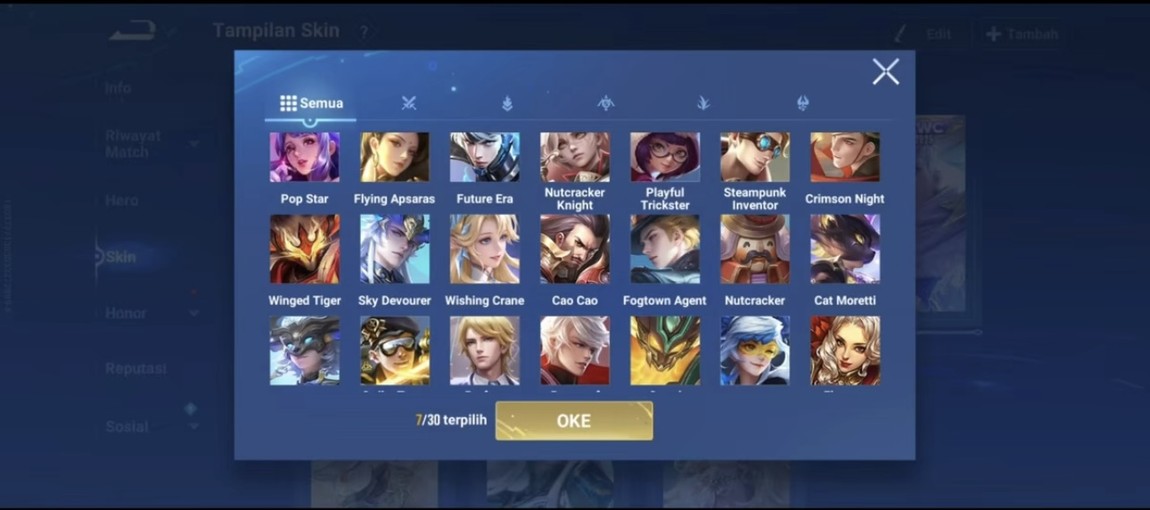1150x510 pixels.
Task: Choose the Sky Devourer skin
Action: 394,250
